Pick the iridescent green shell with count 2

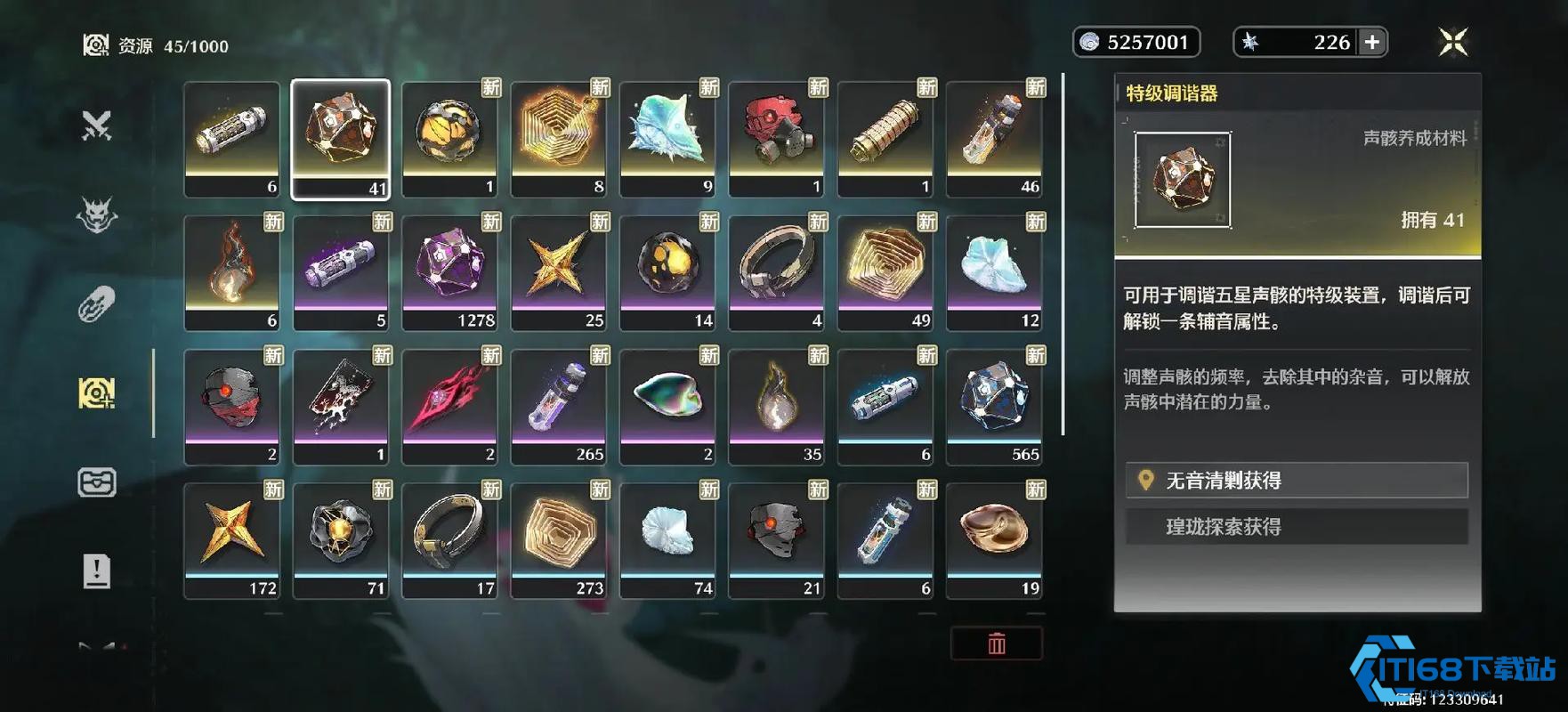(667, 406)
